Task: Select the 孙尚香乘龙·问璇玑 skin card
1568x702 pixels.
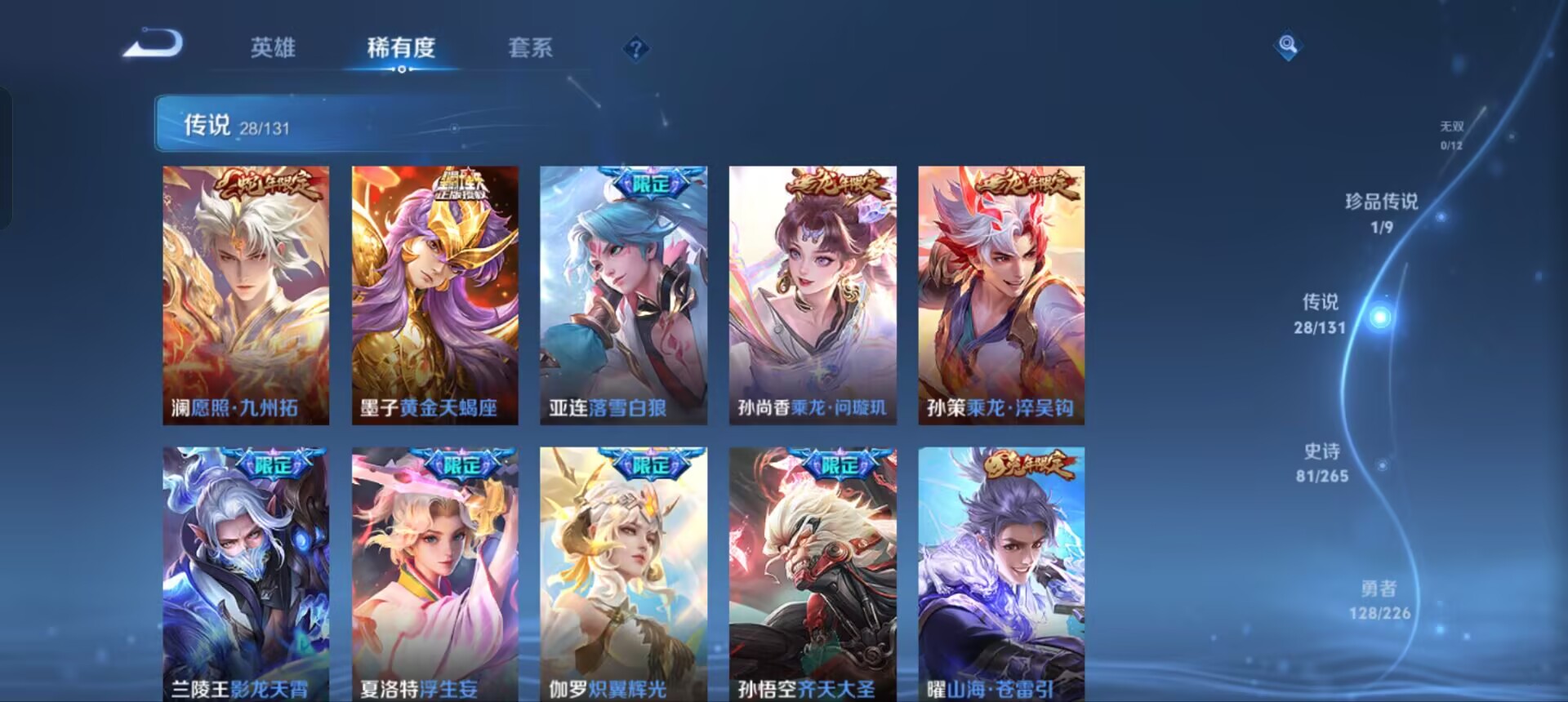Action: click(x=813, y=294)
